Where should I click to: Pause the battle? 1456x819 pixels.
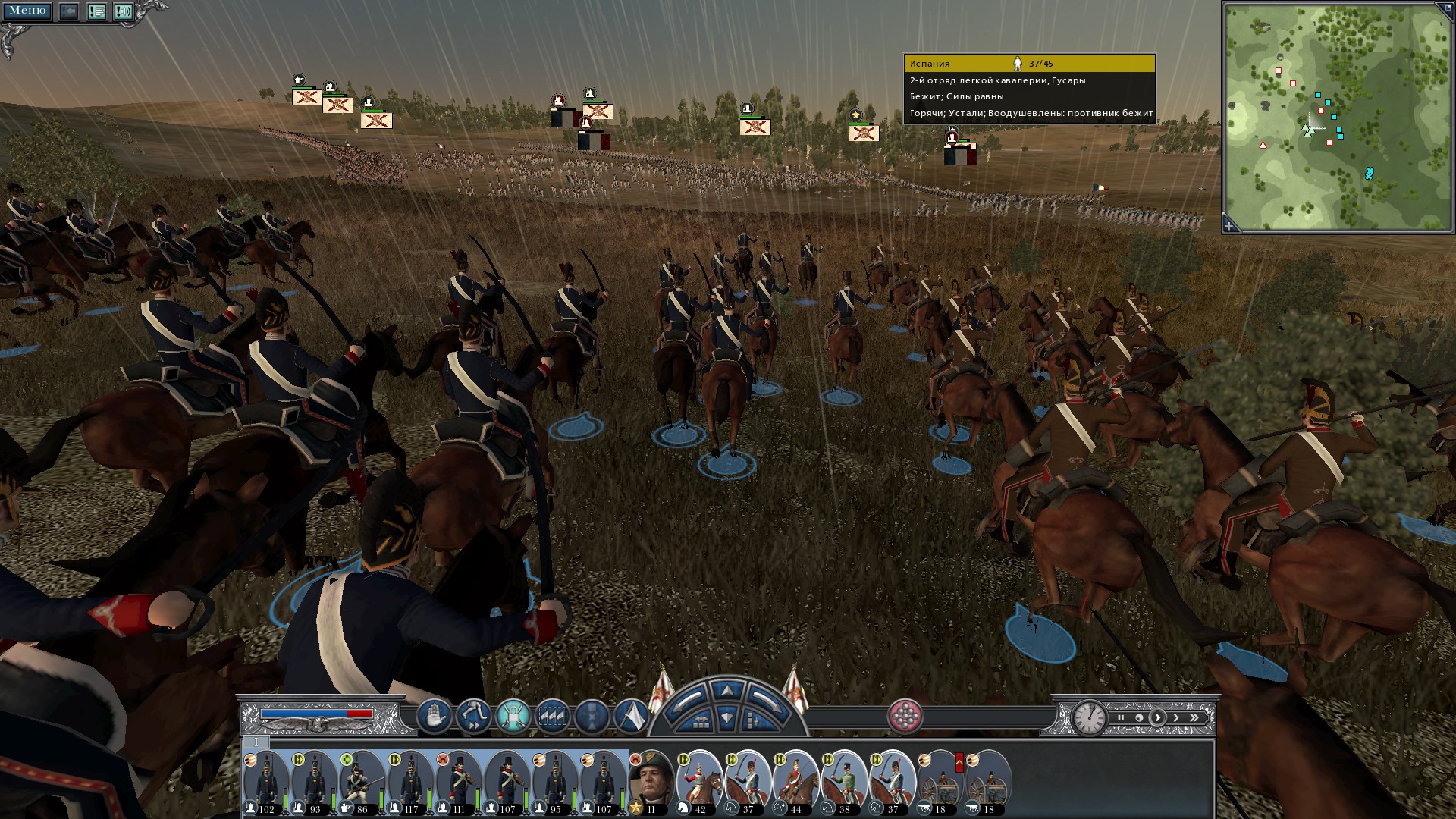point(1121,717)
